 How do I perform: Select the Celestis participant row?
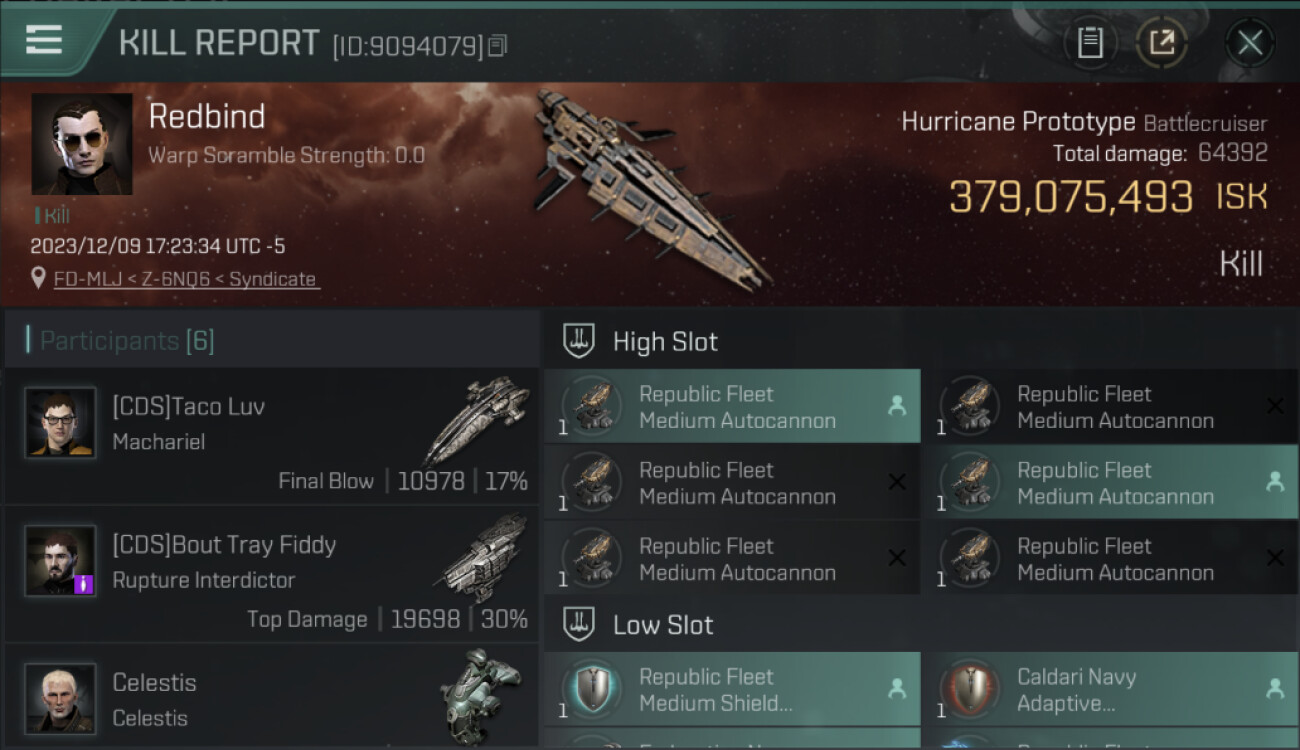click(272, 699)
